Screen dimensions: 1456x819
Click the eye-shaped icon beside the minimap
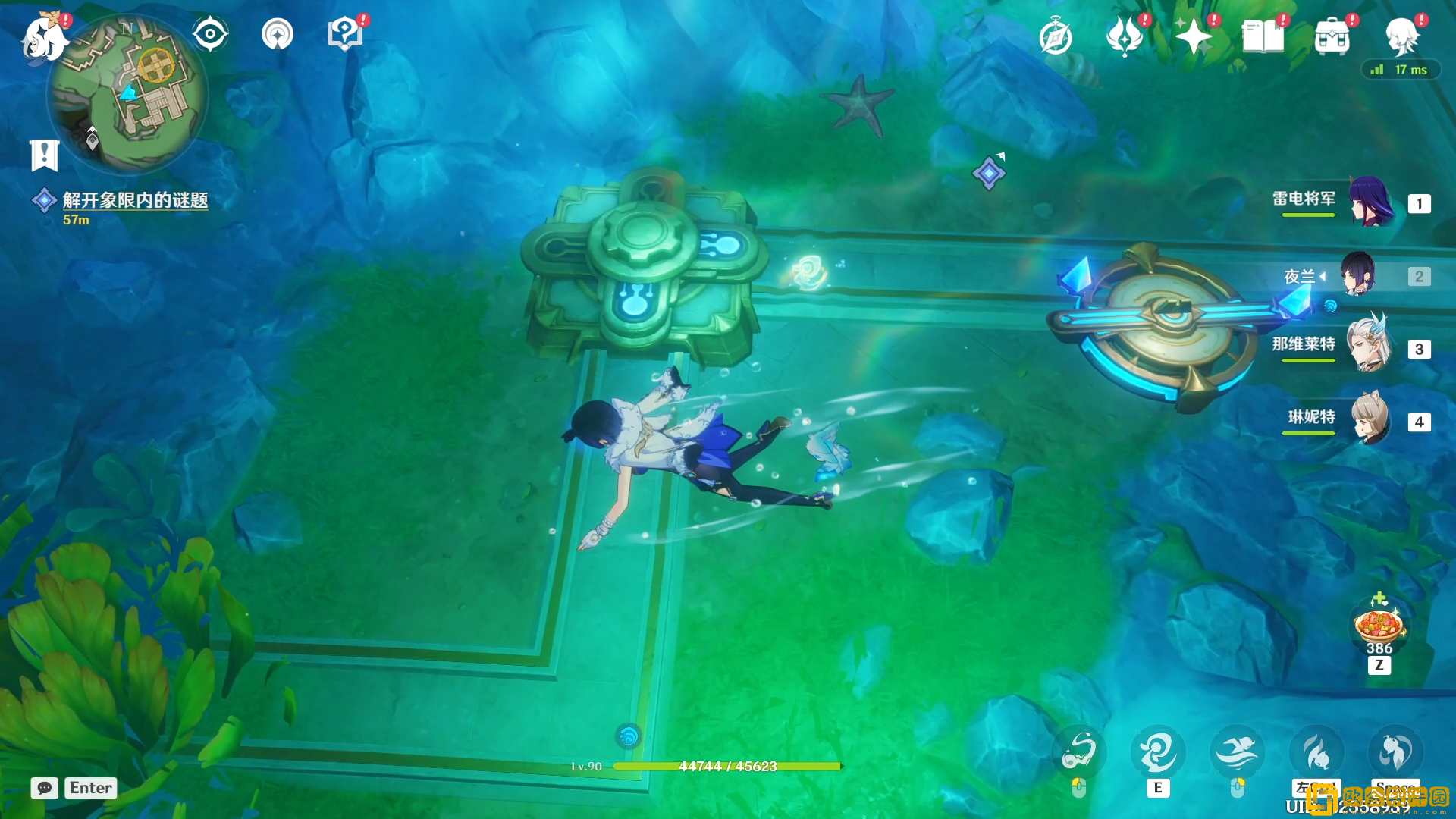coord(210,34)
